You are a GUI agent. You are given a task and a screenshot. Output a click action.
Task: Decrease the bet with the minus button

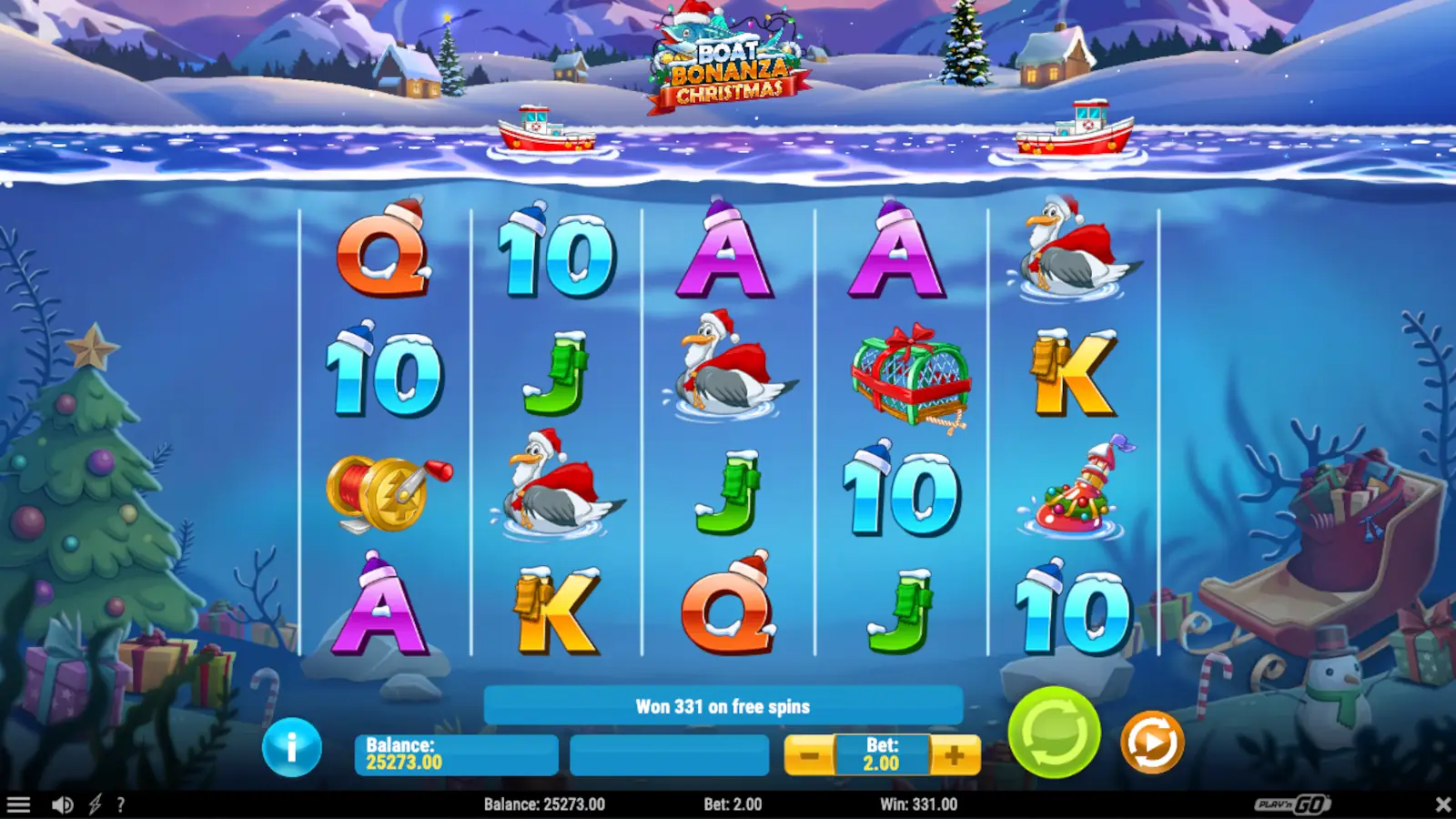coord(808,754)
